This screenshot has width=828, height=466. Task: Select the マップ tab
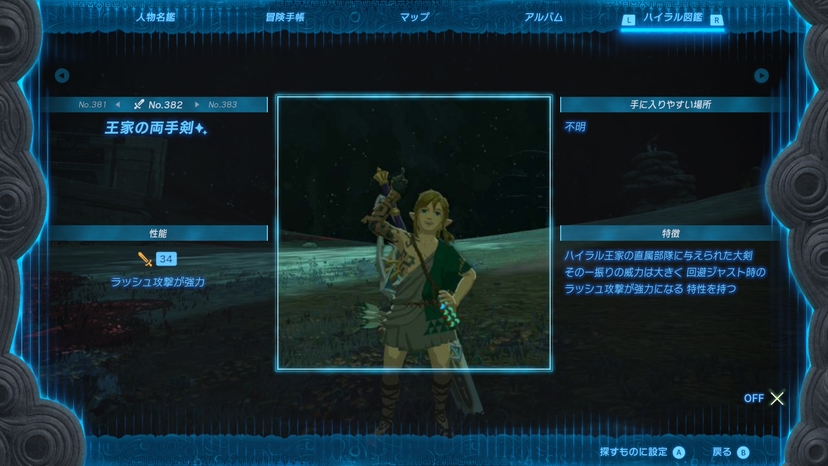pyautogui.click(x=414, y=17)
